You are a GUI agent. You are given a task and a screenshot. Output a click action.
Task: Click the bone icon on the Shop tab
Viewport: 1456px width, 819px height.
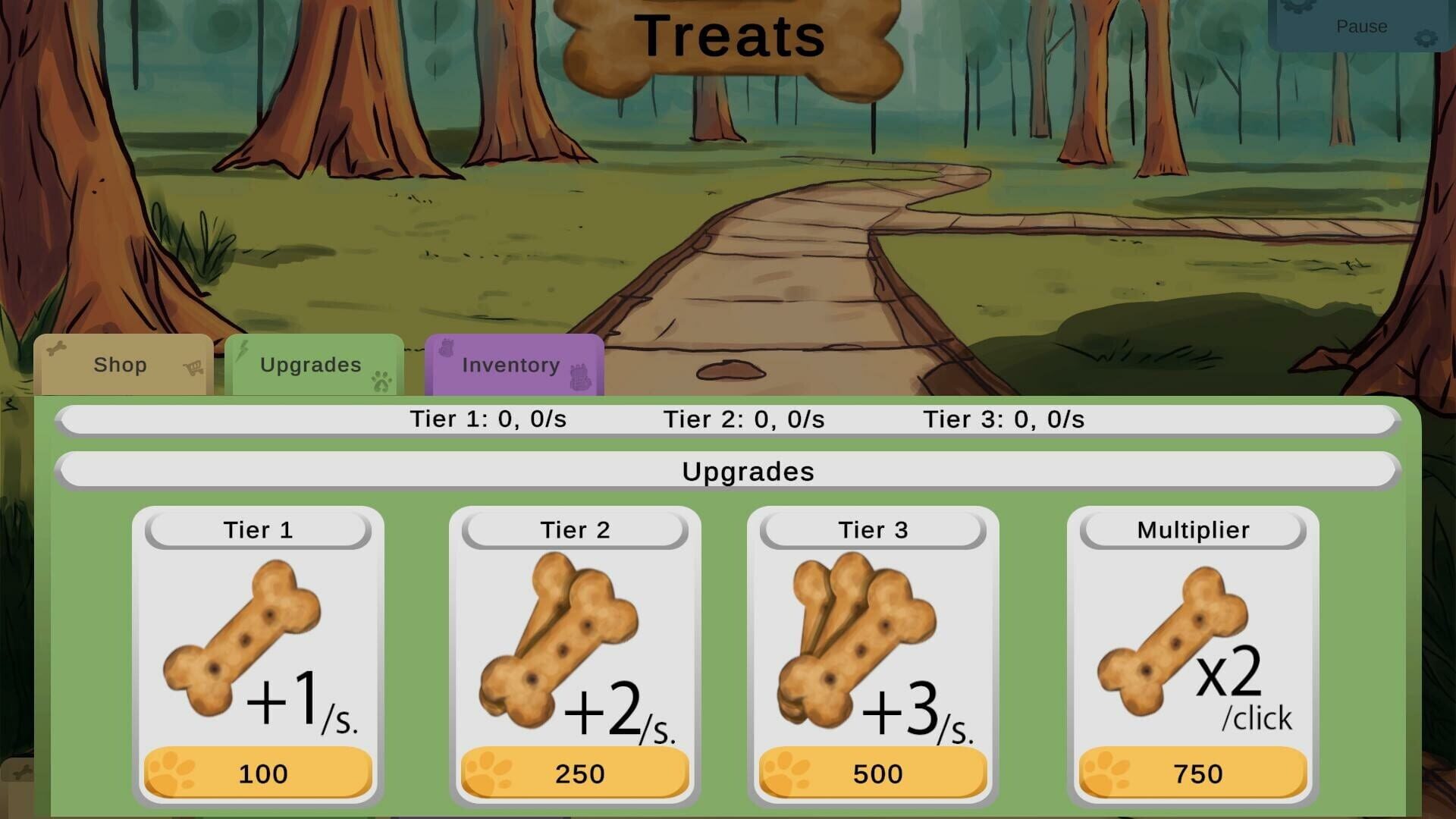coord(56,350)
